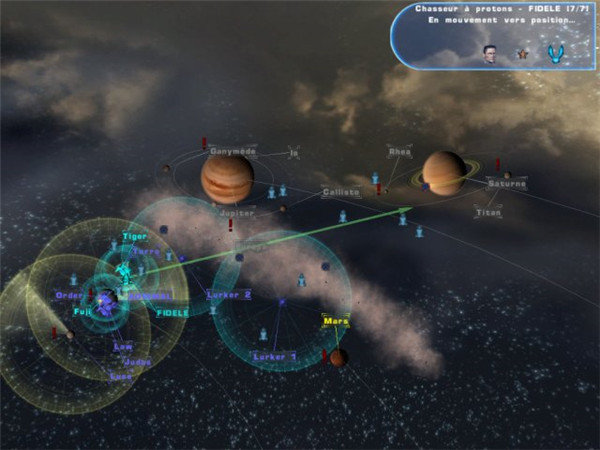Select the Titan moon label
This screenshot has width=600, height=450.
tap(488, 211)
